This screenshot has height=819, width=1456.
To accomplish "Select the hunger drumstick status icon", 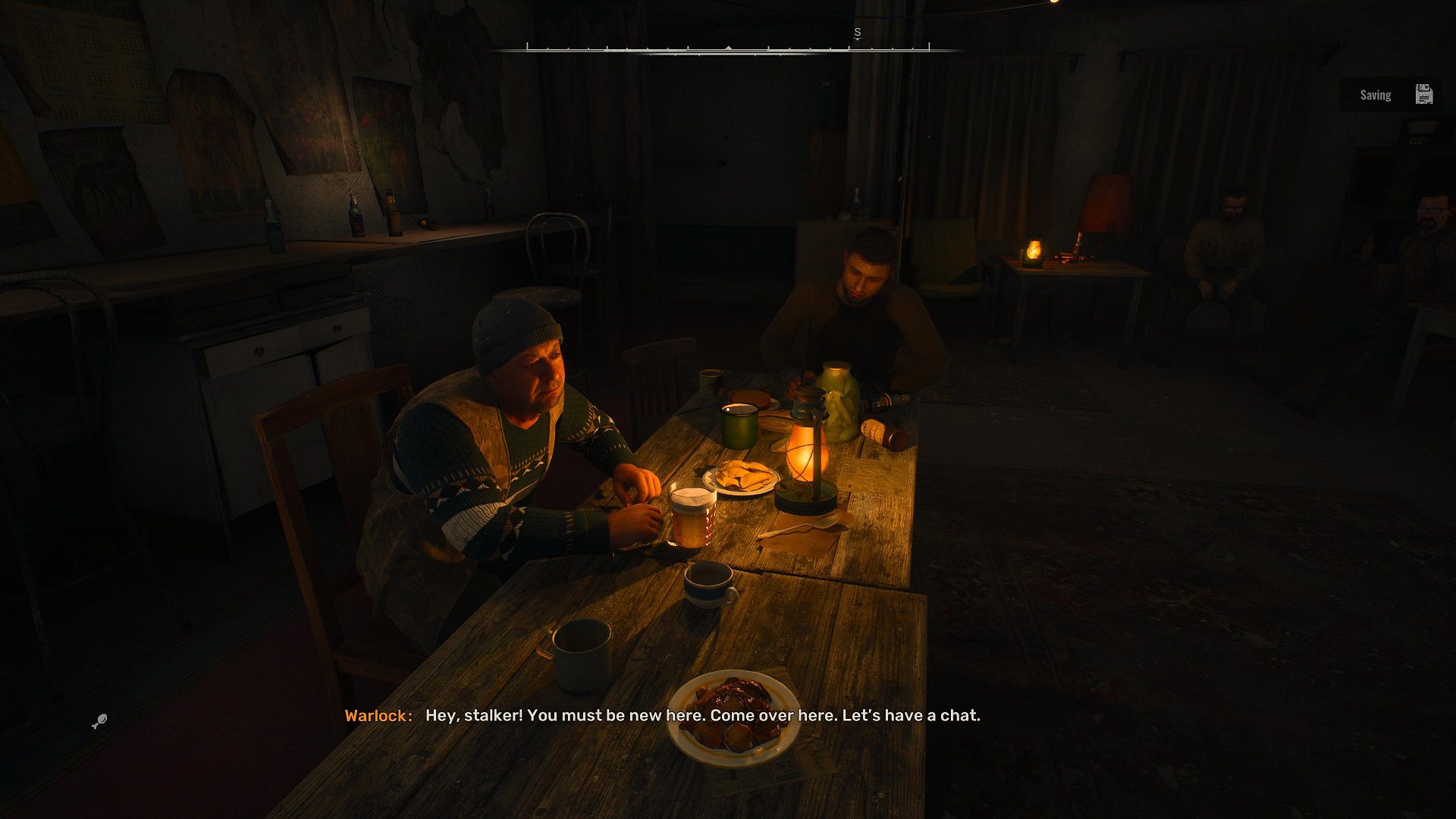I will click(99, 721).
